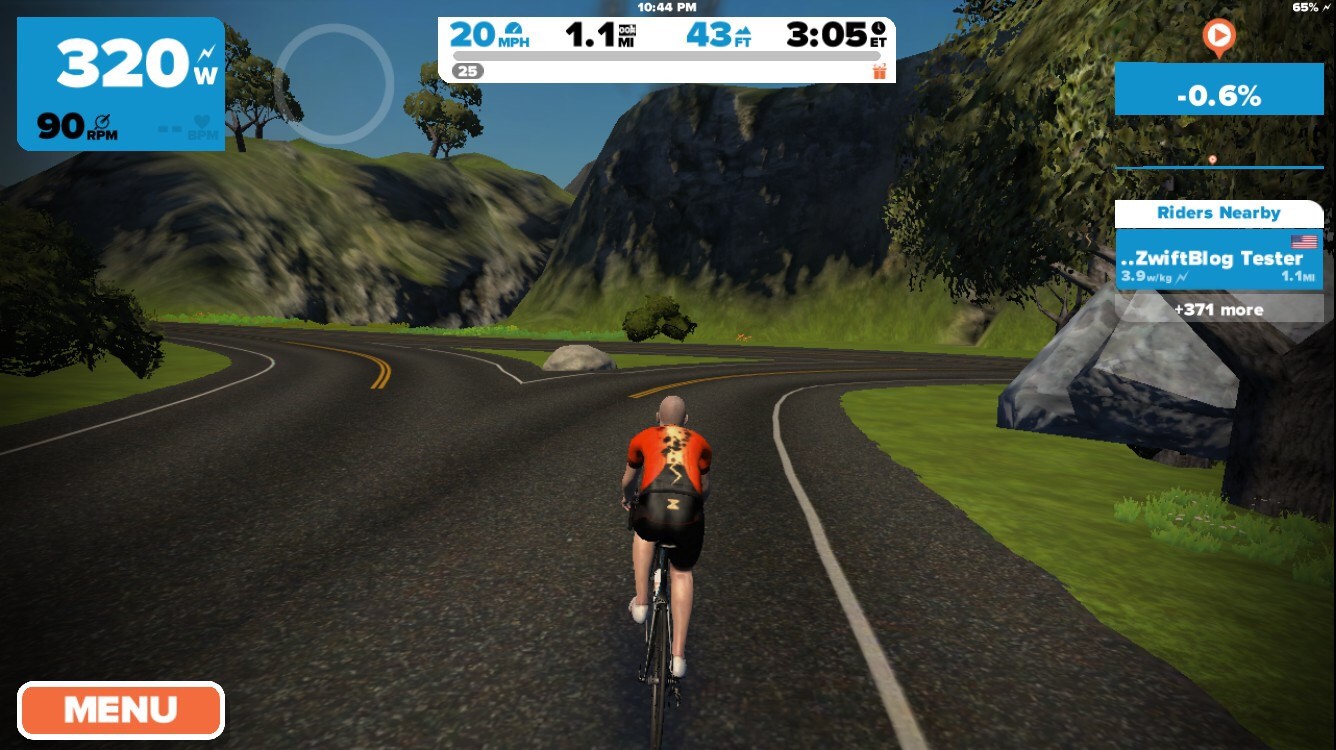Tap the orange play marker icon
1336x750 pixels.
click(x=1218, y=38)
